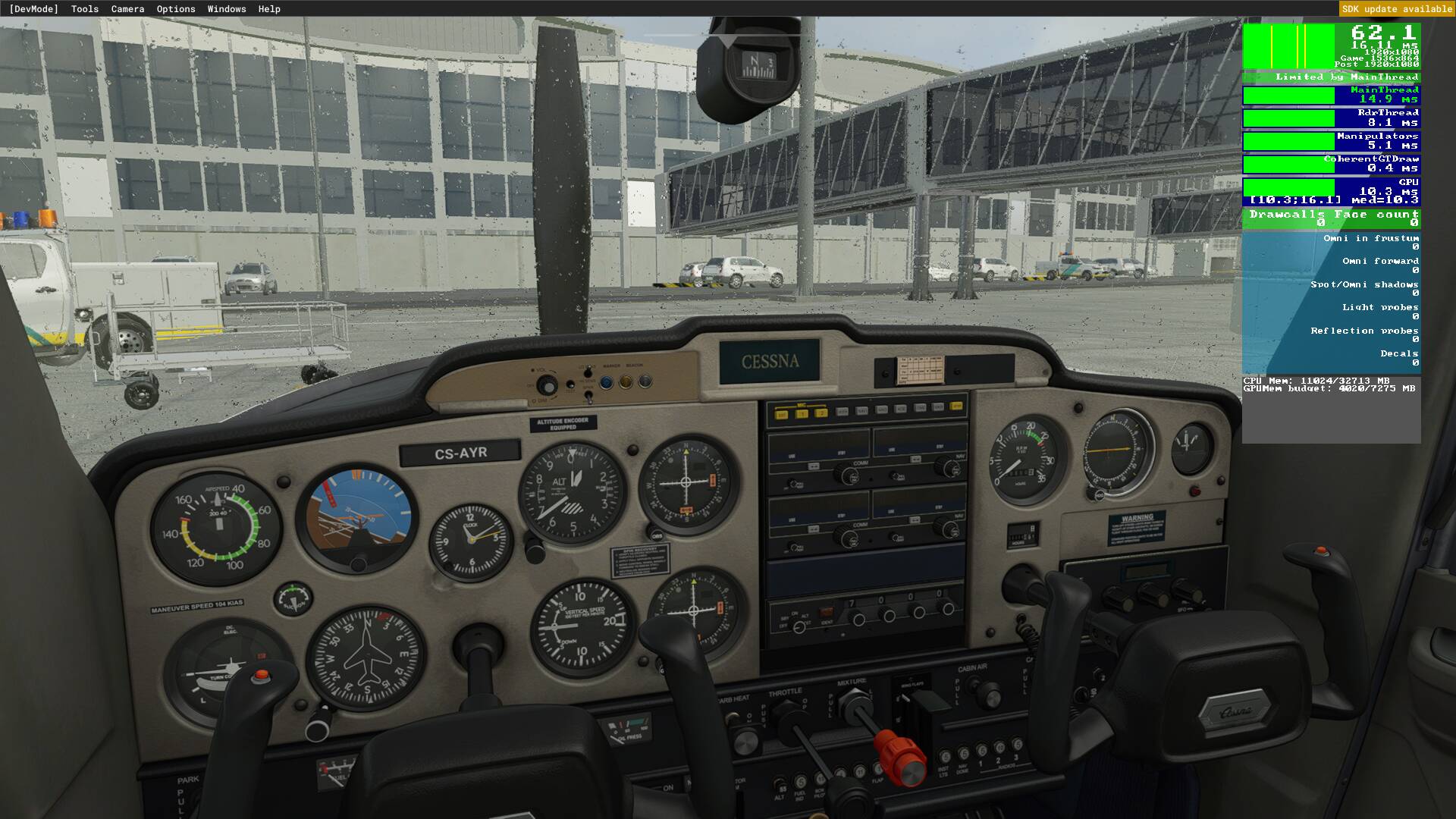
Task: Open the Tools menu
Action: pyautogui.click(x=83, y=8)
